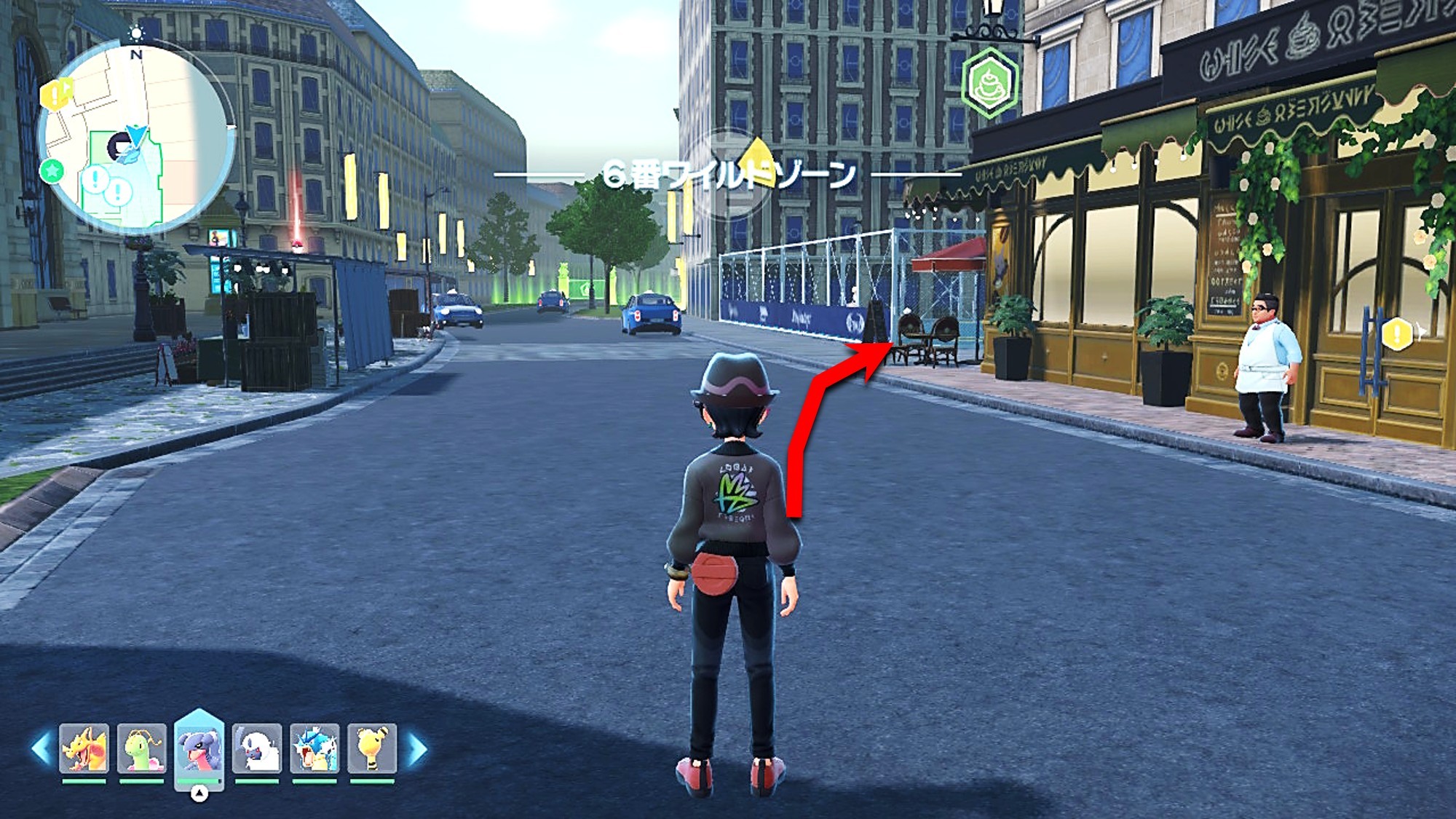The width and height of the screenshot is (1456, 819).
Task: Pick Gyarados from the party bar
Action: point(314,748)
